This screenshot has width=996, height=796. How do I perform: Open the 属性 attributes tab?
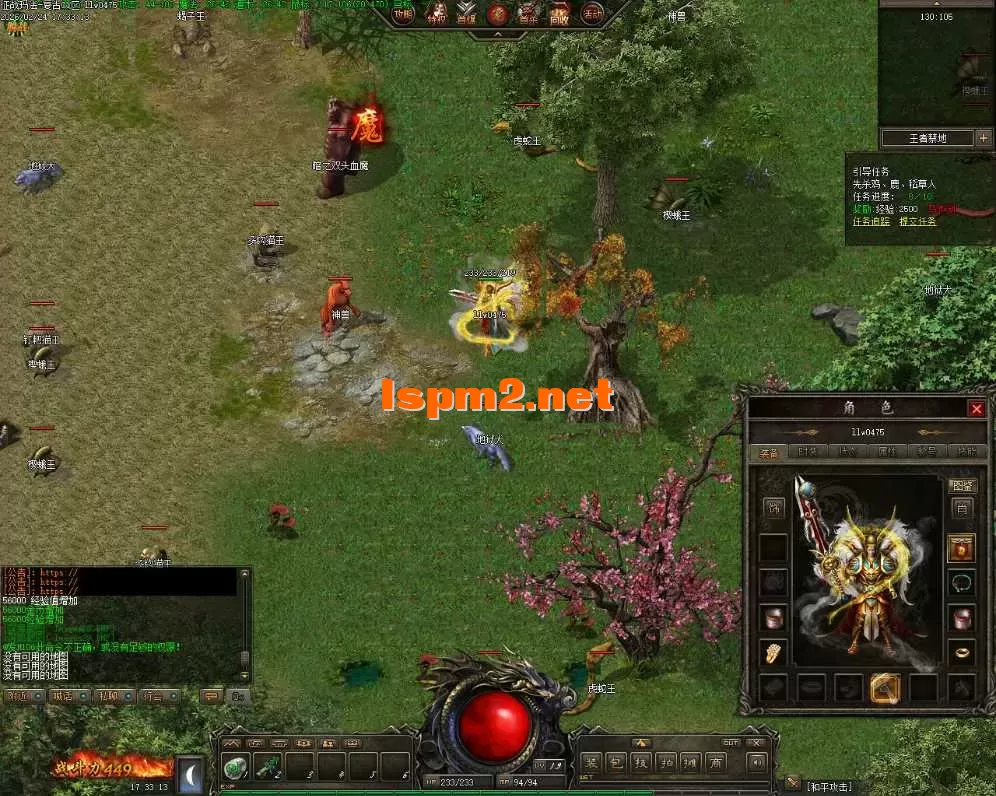(886, 452)
